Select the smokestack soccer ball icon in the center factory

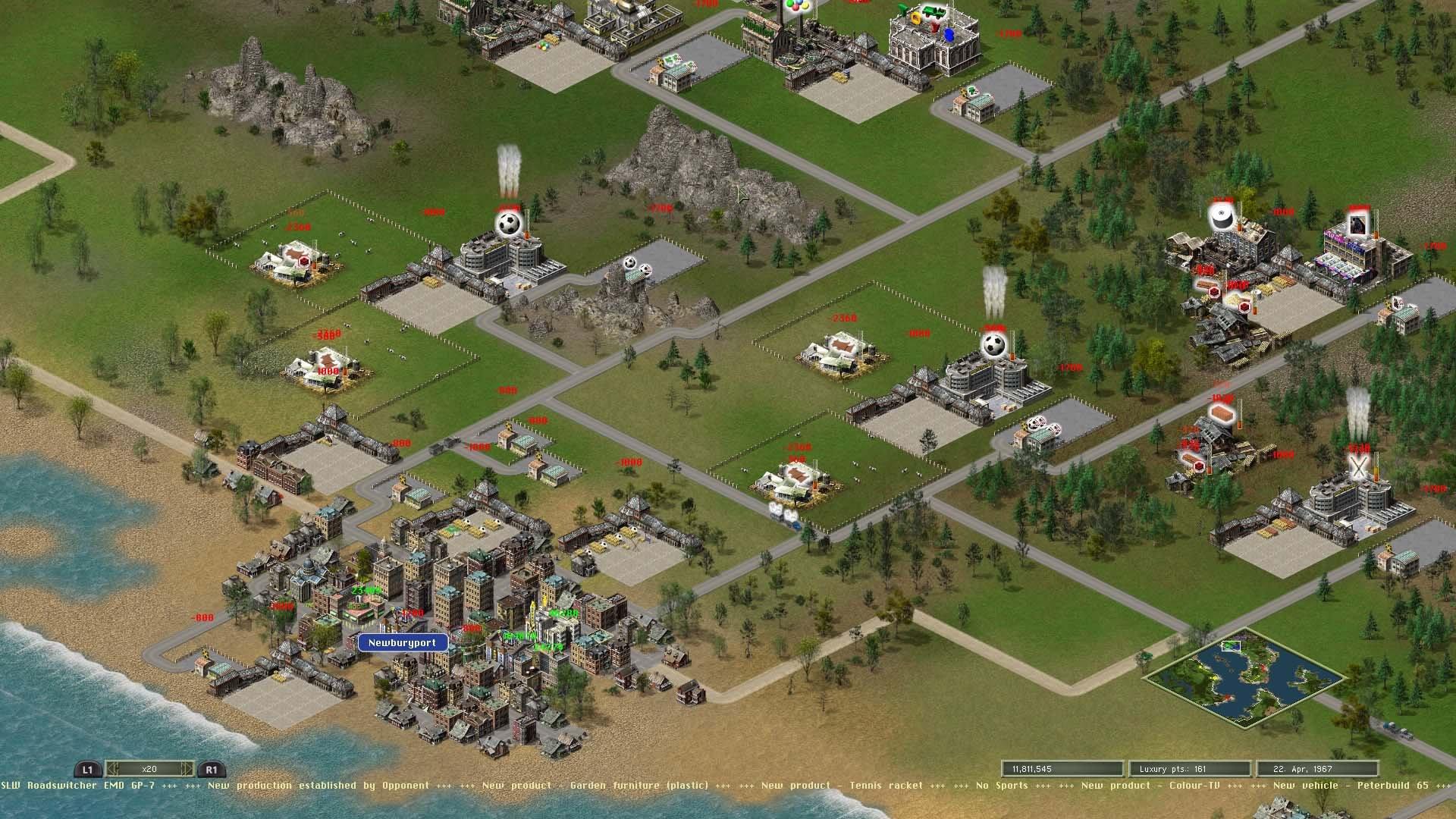pos(993,345)
